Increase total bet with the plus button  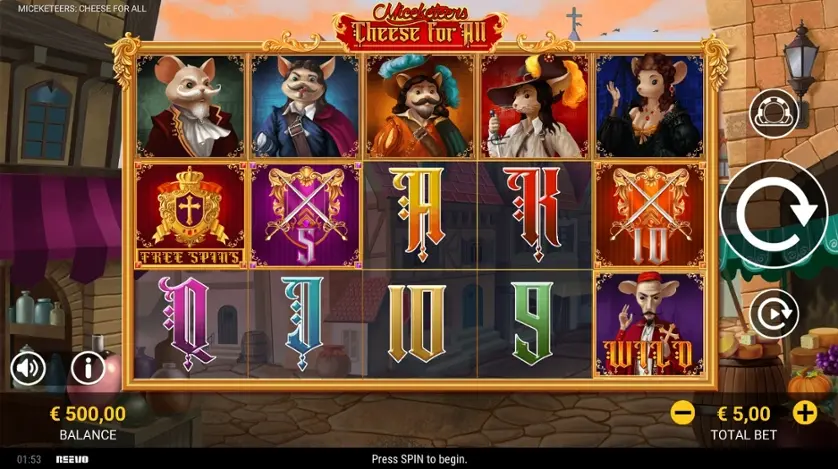click(x=805, y=412)
